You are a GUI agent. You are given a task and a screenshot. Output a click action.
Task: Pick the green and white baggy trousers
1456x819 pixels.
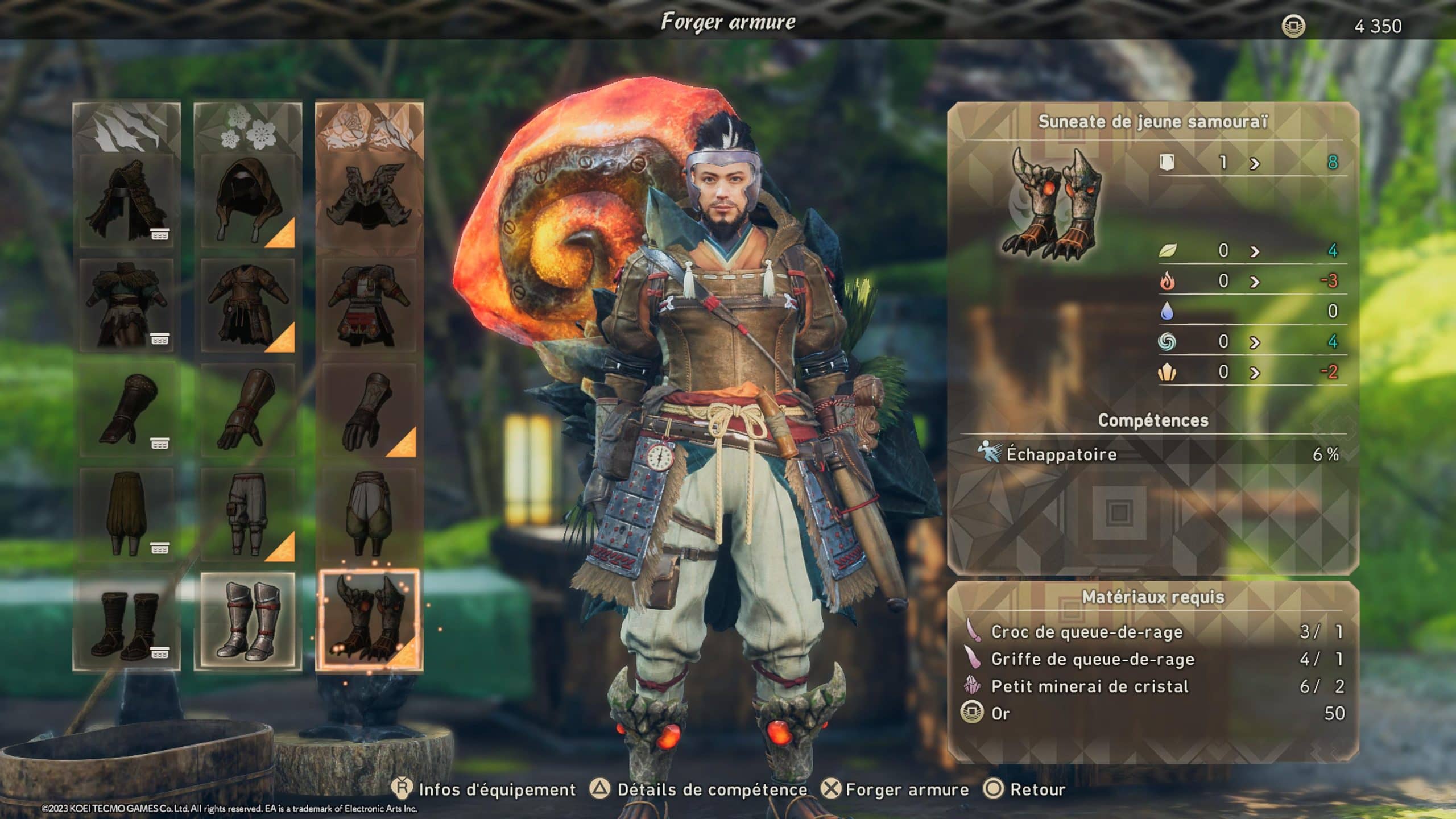369,515
